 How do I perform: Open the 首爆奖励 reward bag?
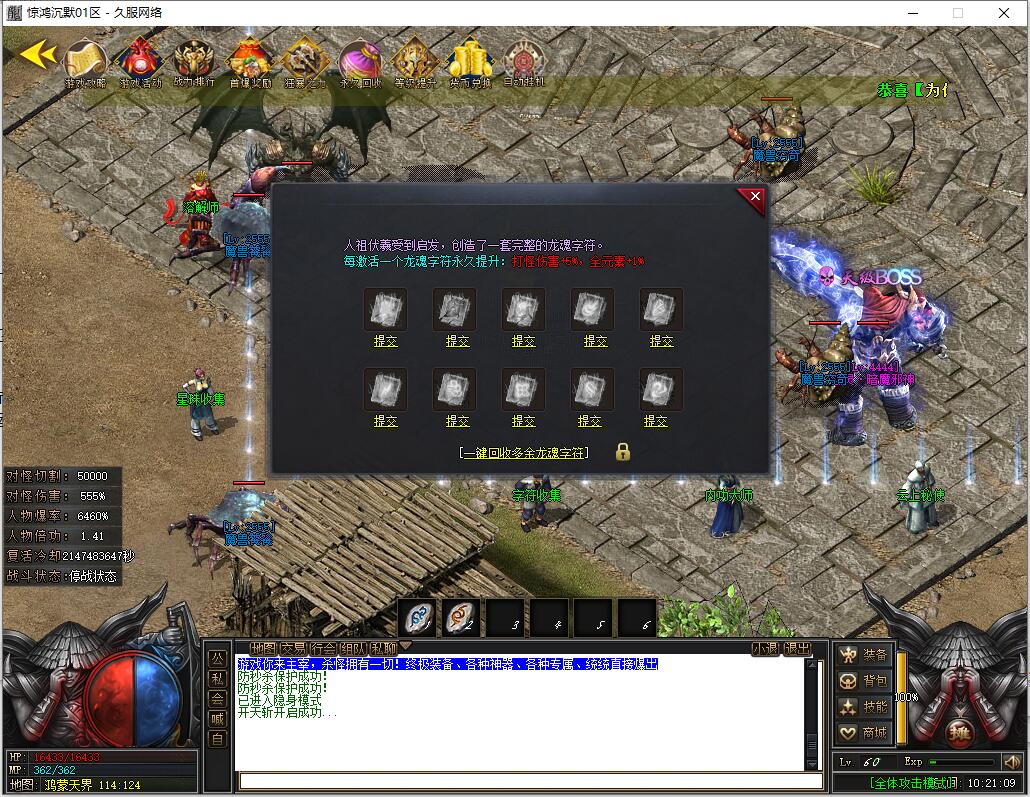coord(249,62)
